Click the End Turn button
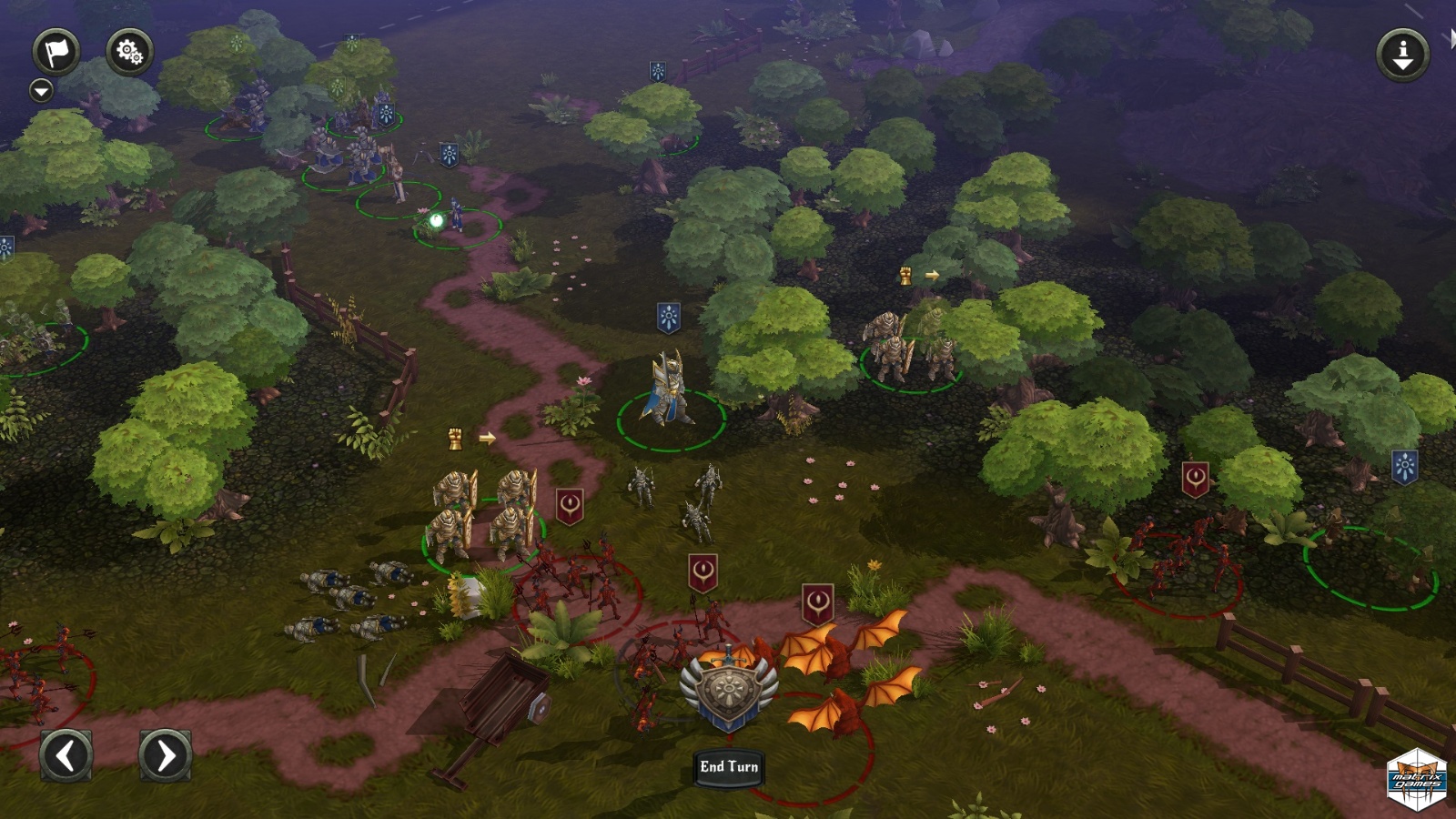 [x=728, y=767]
